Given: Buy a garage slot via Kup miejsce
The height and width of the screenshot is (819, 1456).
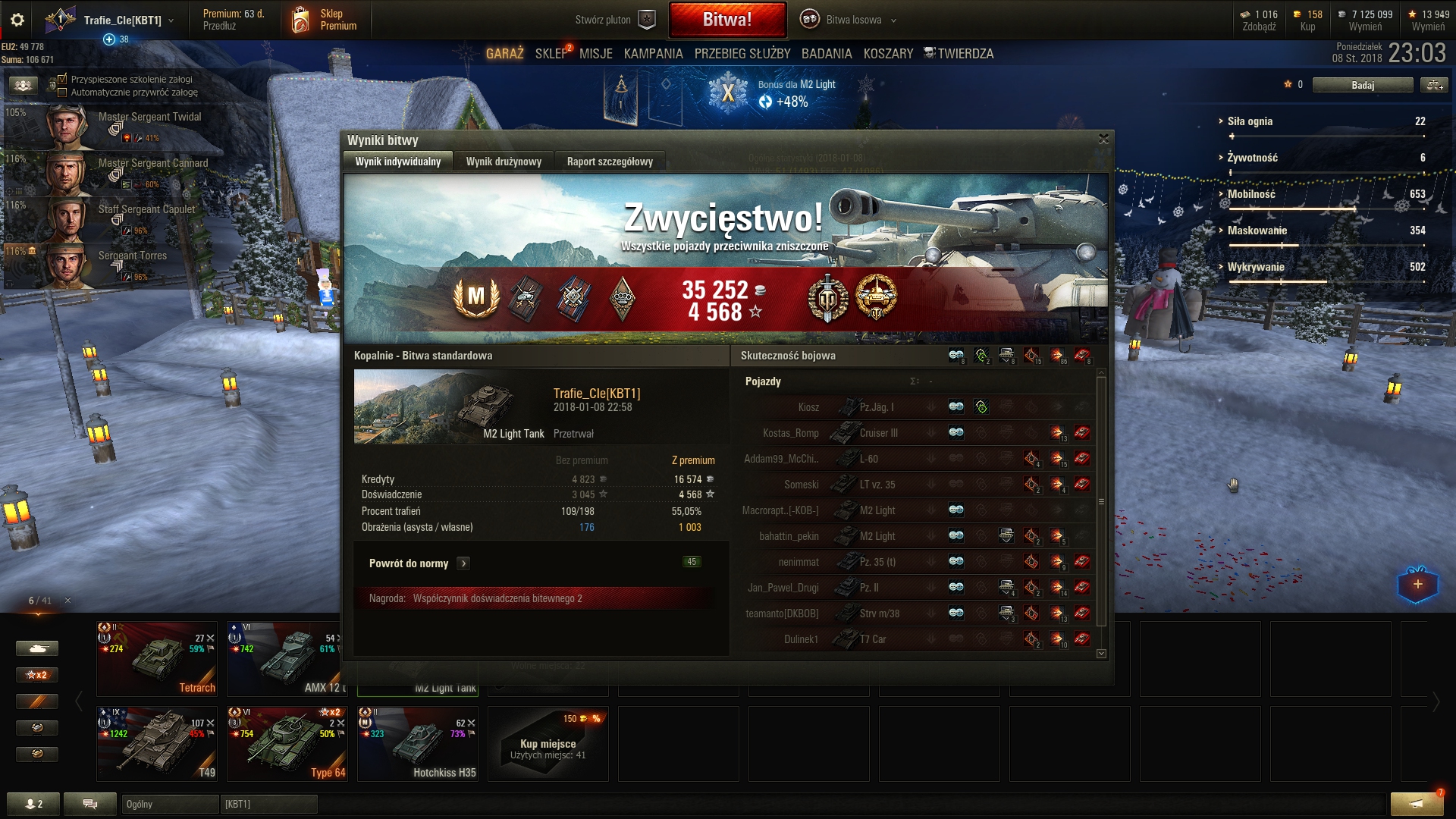Looking at the screenshot, I should point(548,743).
